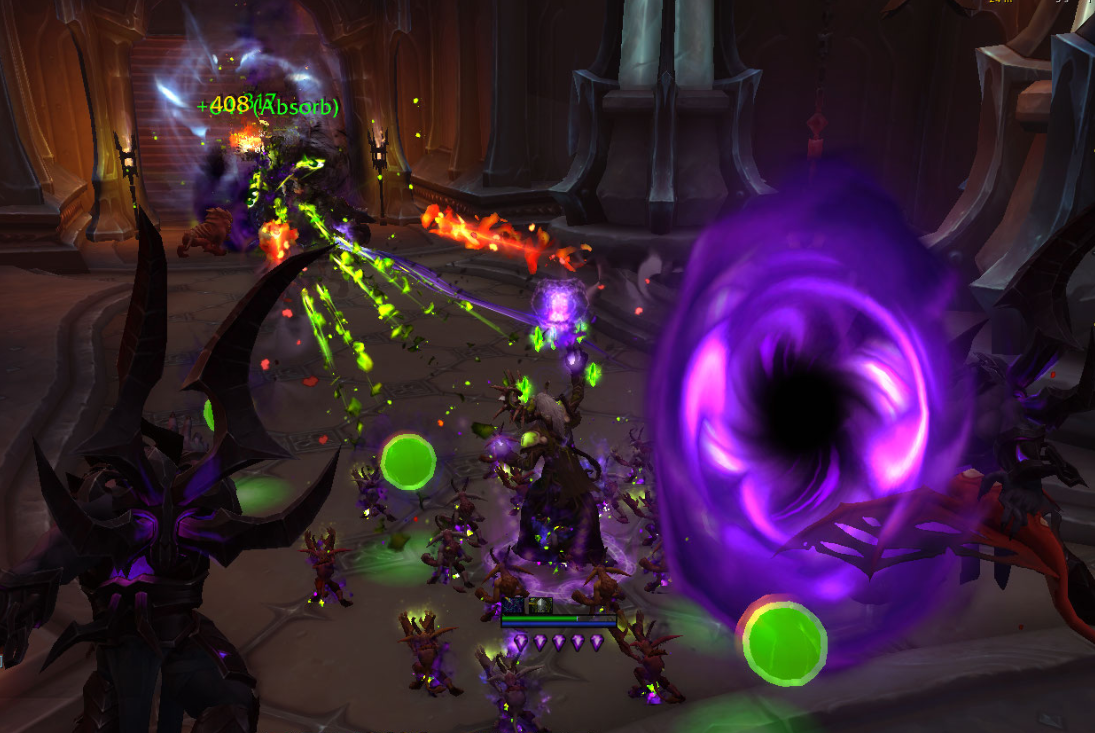Screen dimensions: 1095x733
Task: Select the silver shield buff icon
Action: click(540, 605)
